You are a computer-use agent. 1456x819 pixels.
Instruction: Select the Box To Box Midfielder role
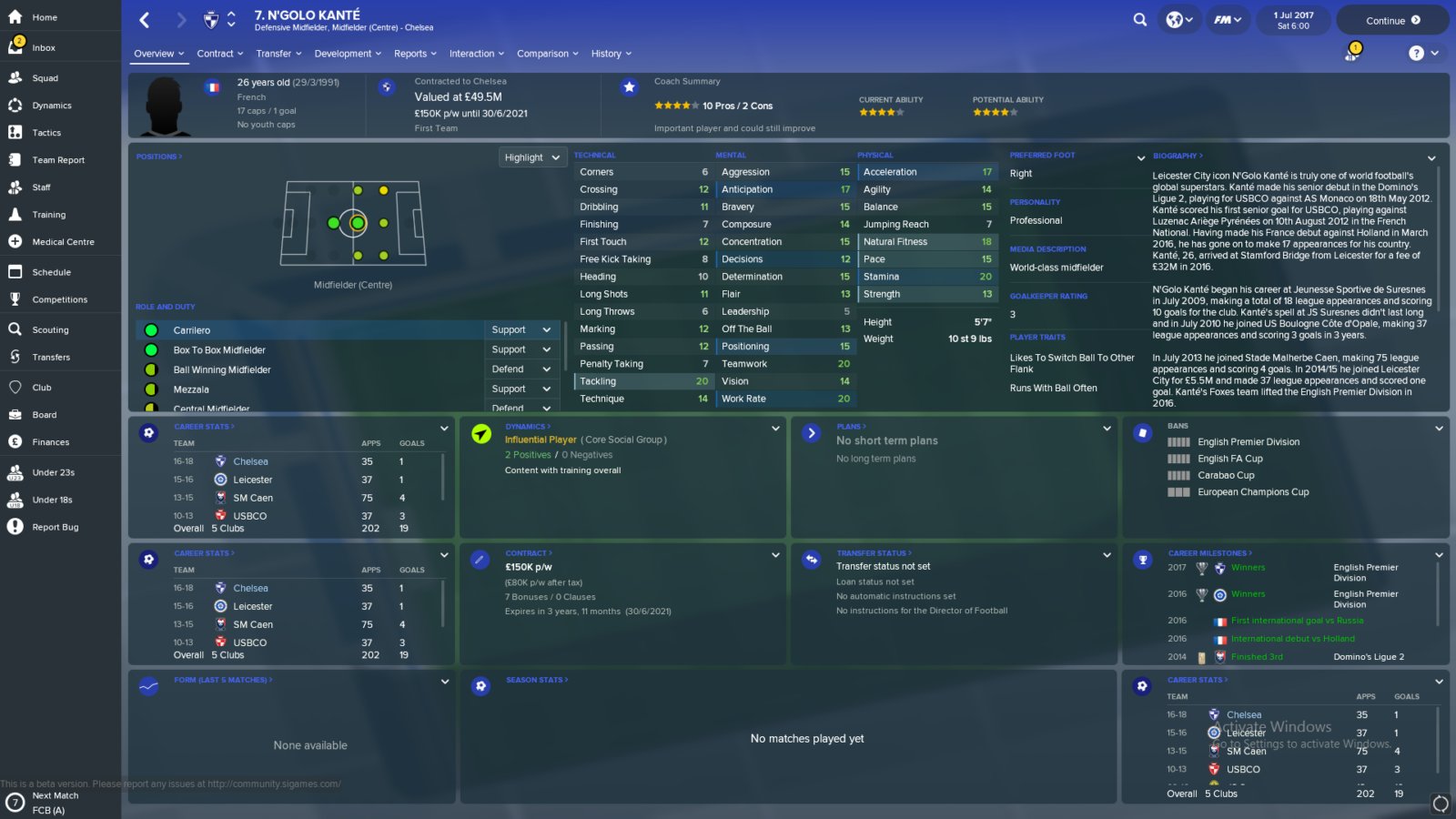pos(219,350)
